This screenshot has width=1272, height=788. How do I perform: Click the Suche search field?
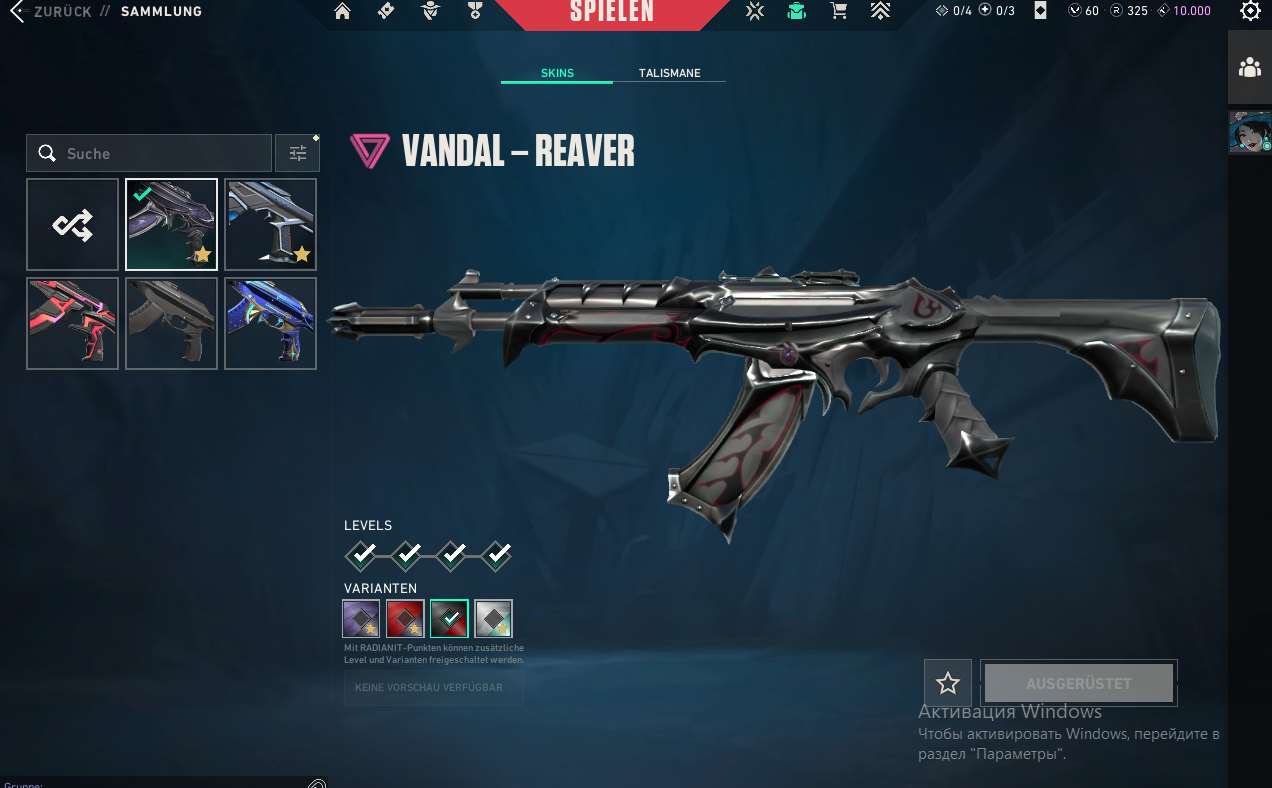[160, 153]
